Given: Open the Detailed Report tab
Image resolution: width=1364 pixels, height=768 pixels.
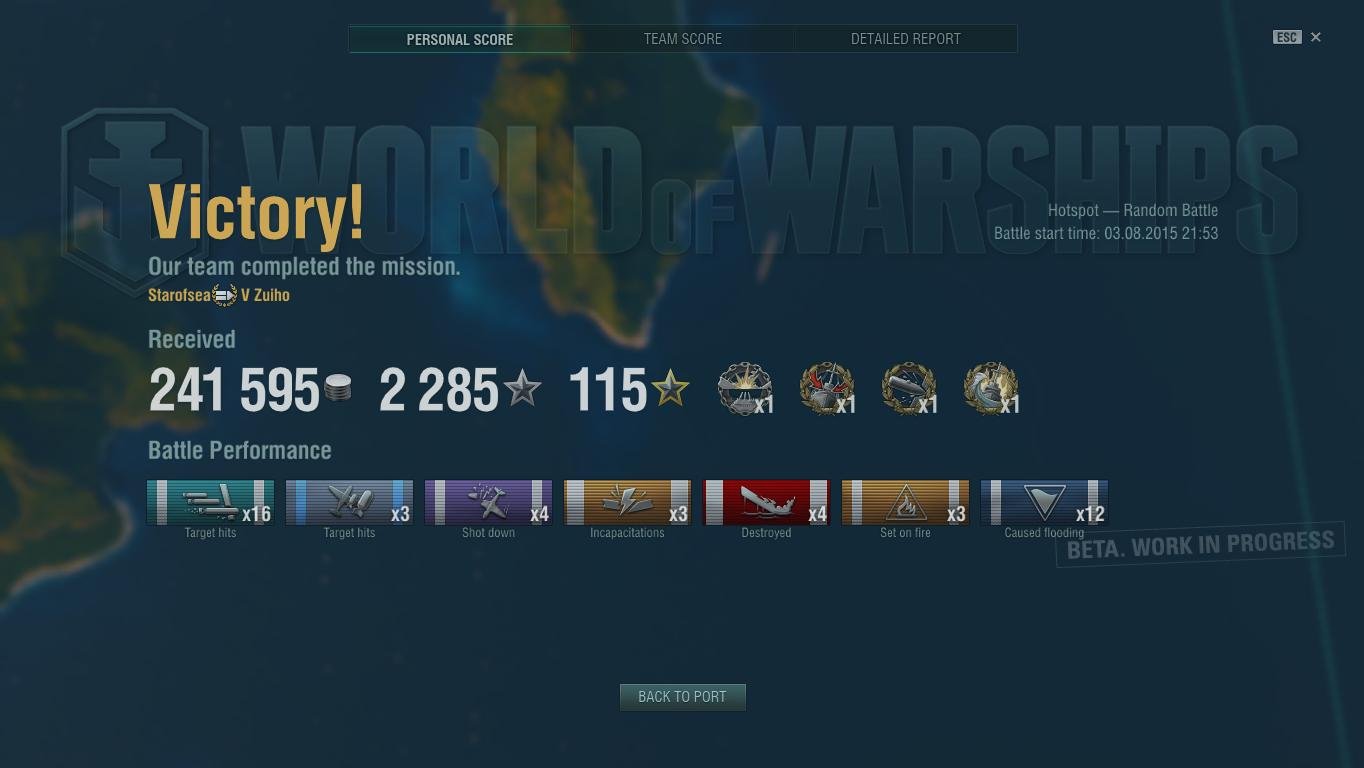Looking at the screenshot, I should tap(905, 39).
